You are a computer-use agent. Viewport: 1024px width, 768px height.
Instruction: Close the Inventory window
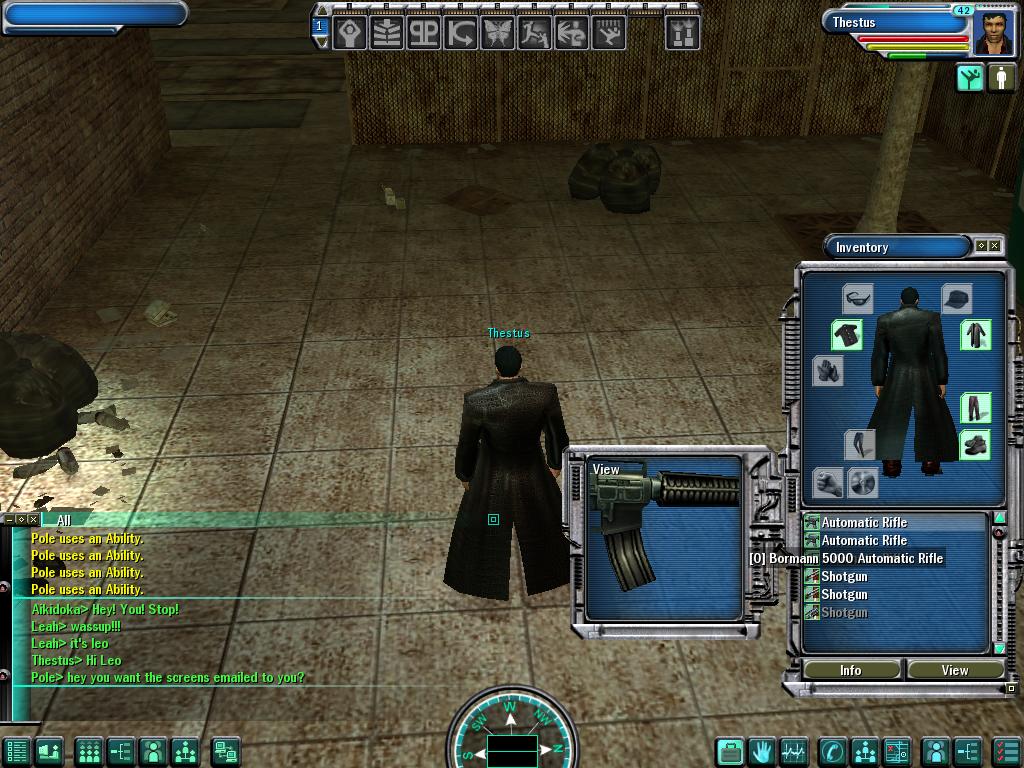click(994, 246)
